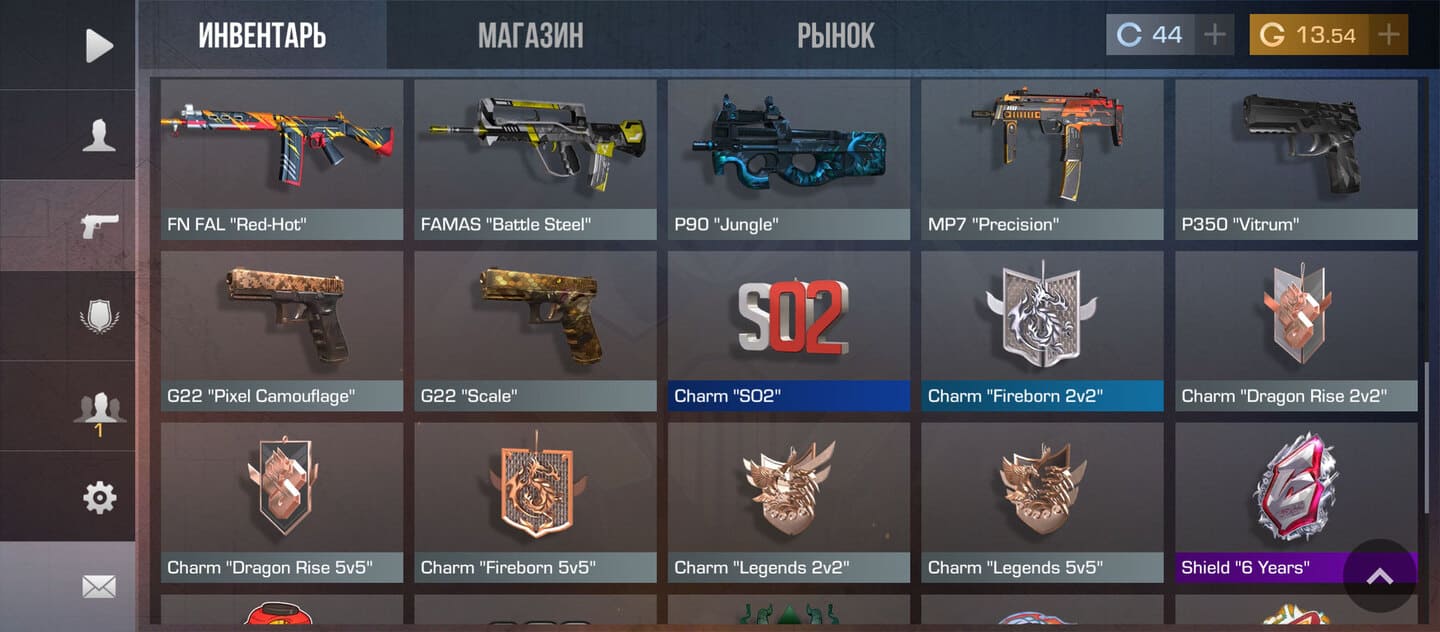This screenshot has width=1440, height=632.
Task: Tap the play arrow in sidebar
Action: coord(98,45)
